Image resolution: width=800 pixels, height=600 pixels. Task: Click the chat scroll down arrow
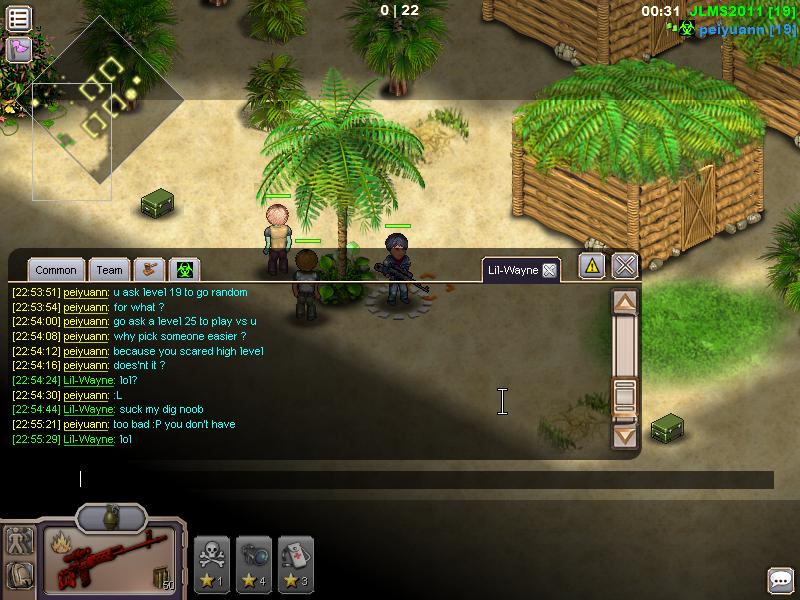click(625, 435)
